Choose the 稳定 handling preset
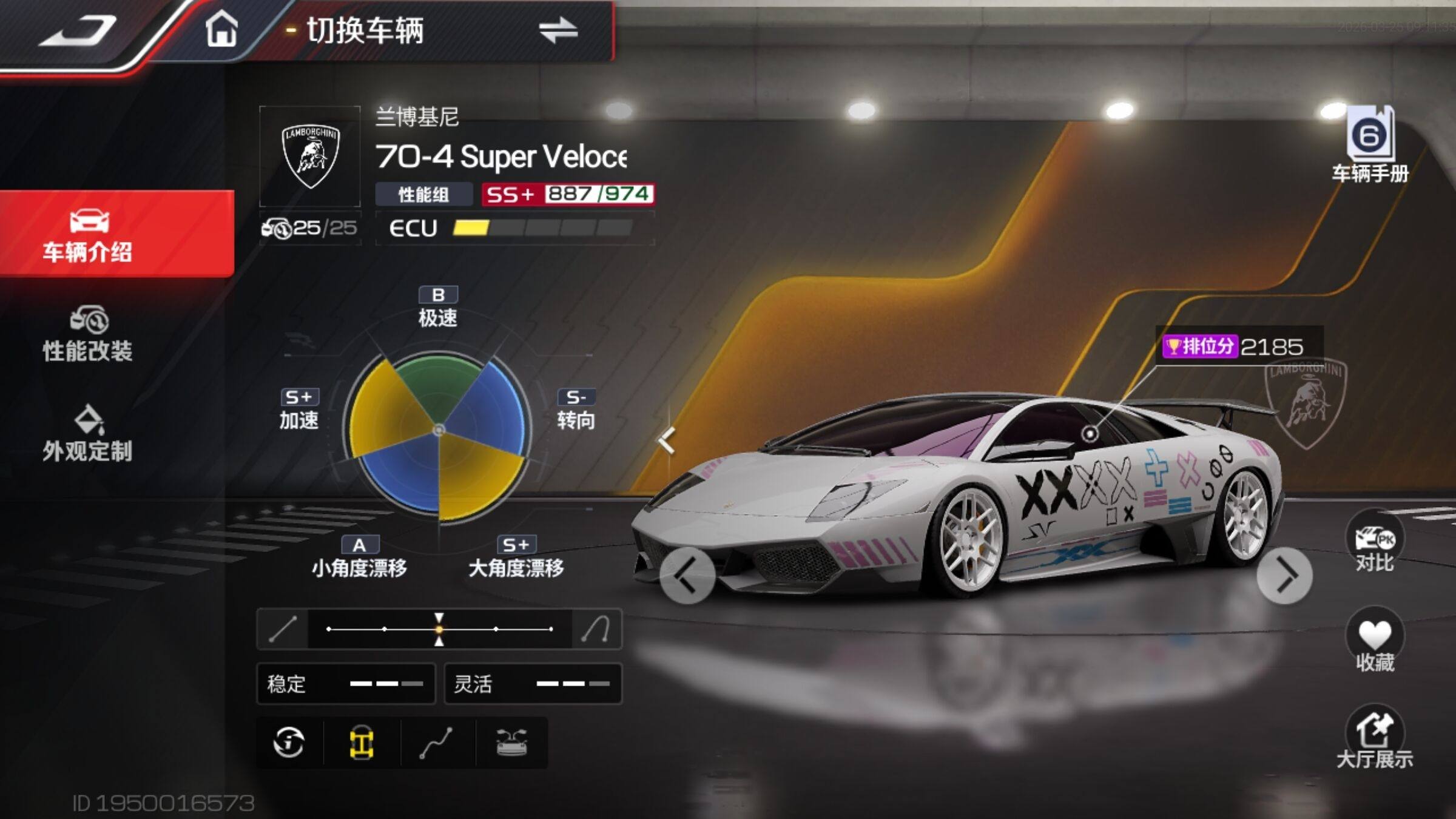Image resolution: width=1456 pixels, height=819 pixels. tap(346, 684)
